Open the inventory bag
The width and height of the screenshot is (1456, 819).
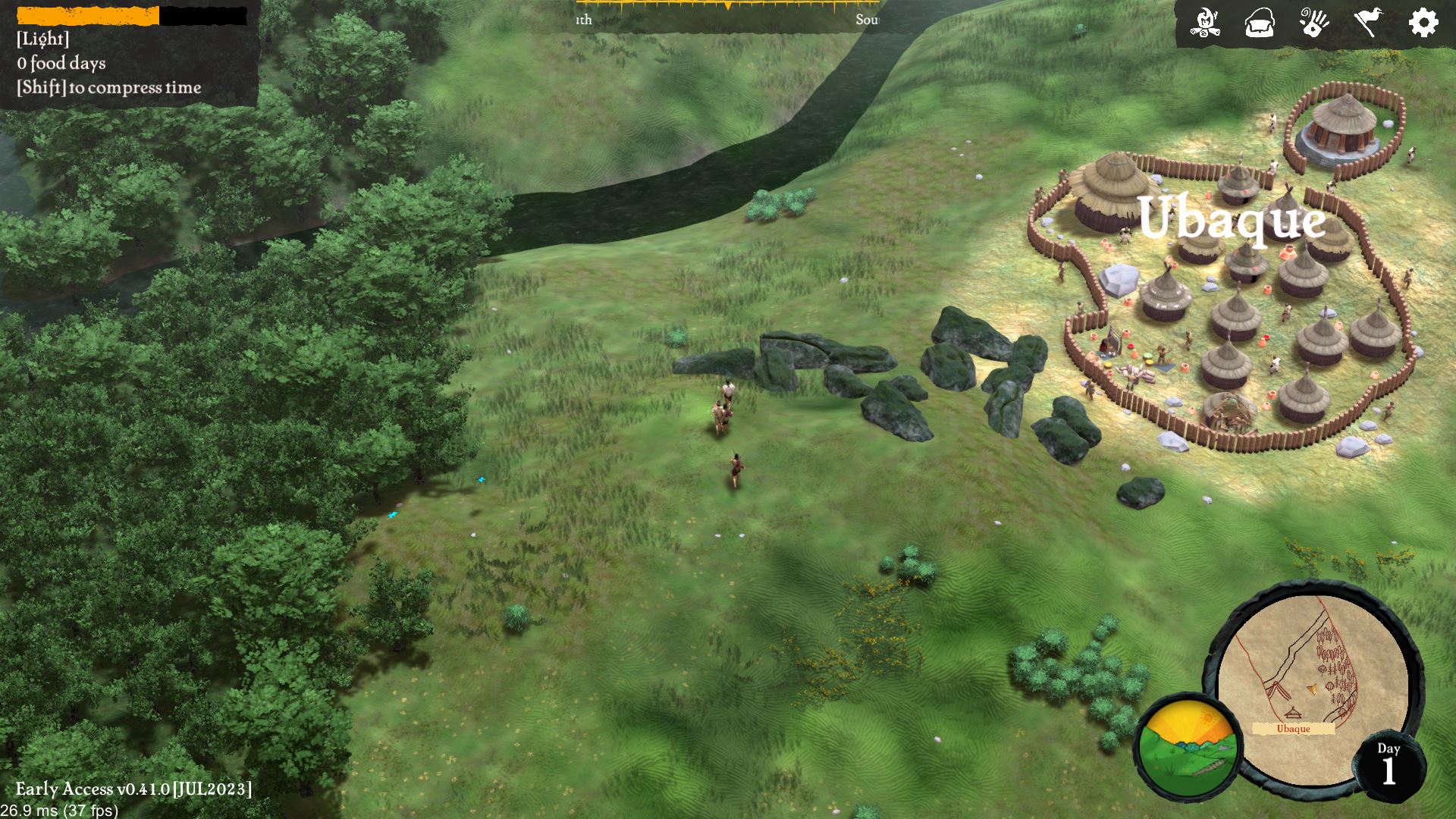1260,23
